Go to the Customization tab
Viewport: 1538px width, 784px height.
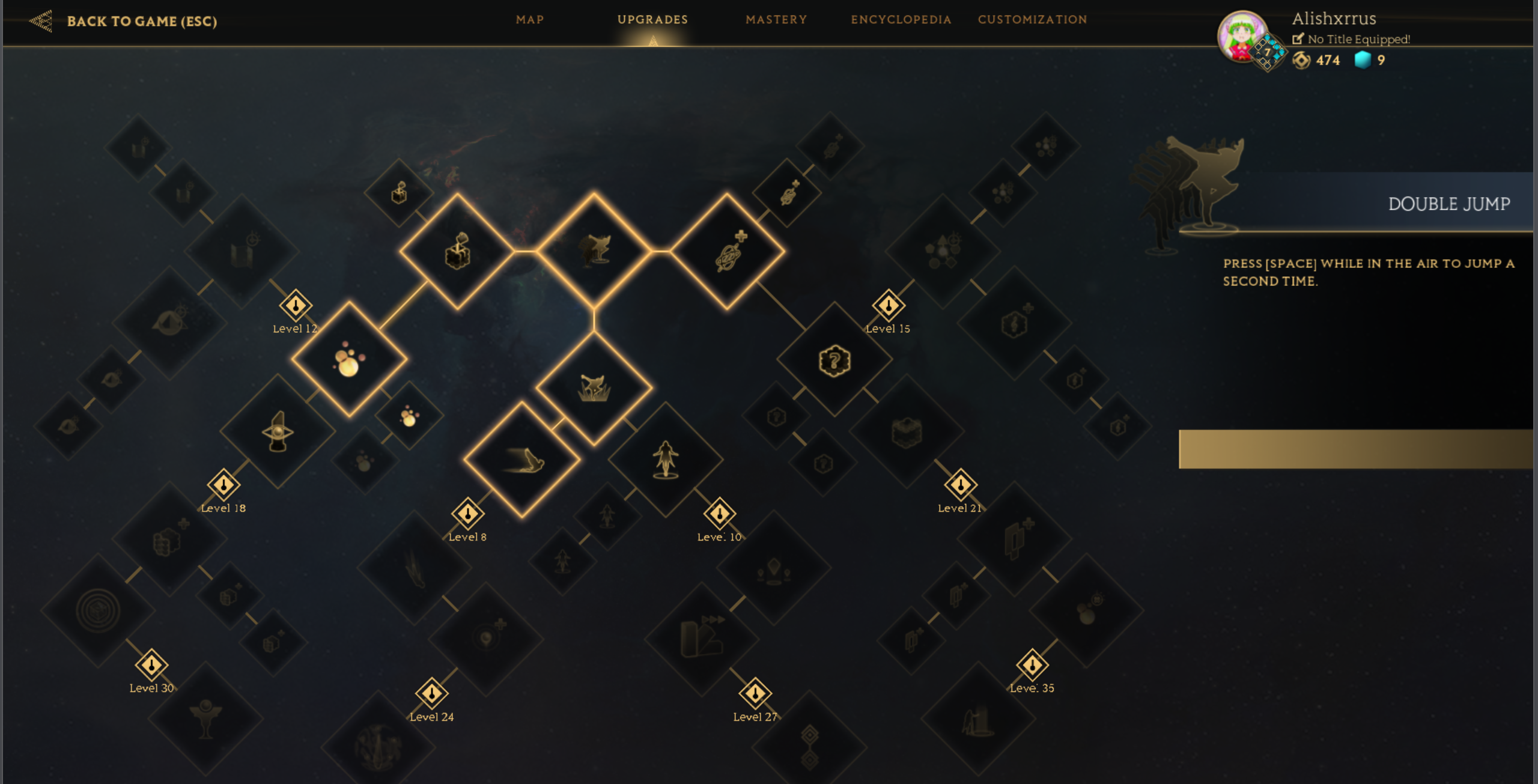tap(1032, 19)
